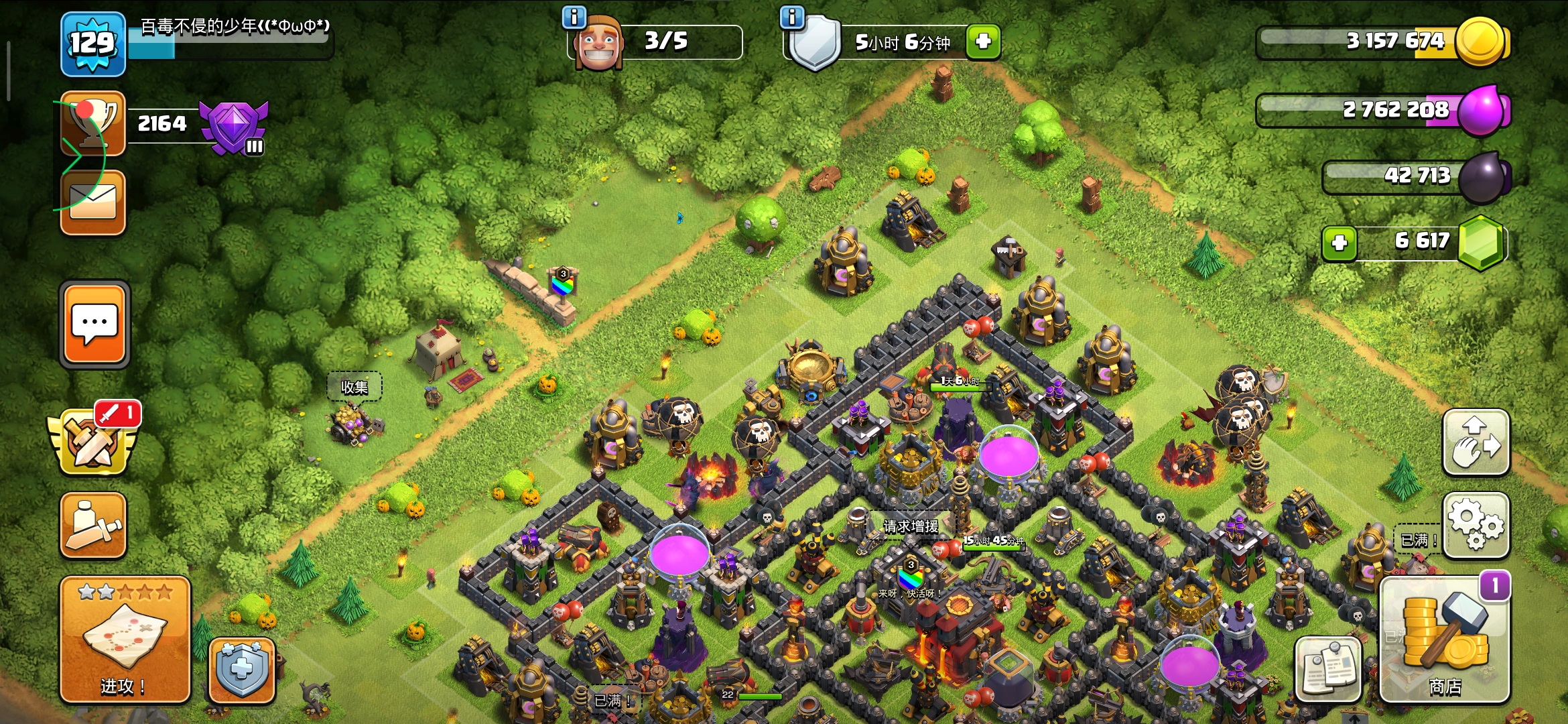
Task: Open the Clan War crossed swords icon
Action: 93,442
